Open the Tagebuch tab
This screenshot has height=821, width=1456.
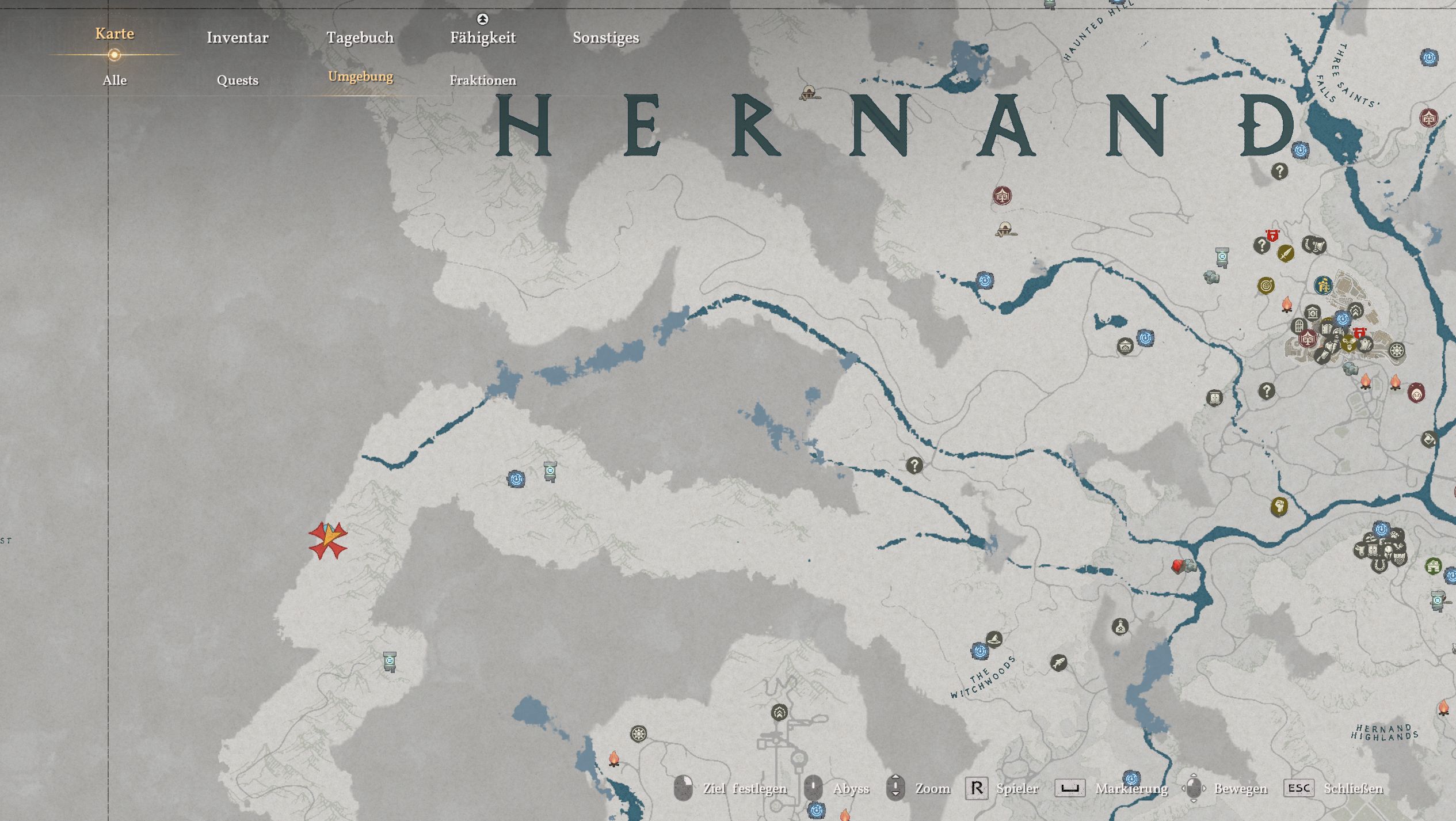pyautogui.click(x=360, y=37)
